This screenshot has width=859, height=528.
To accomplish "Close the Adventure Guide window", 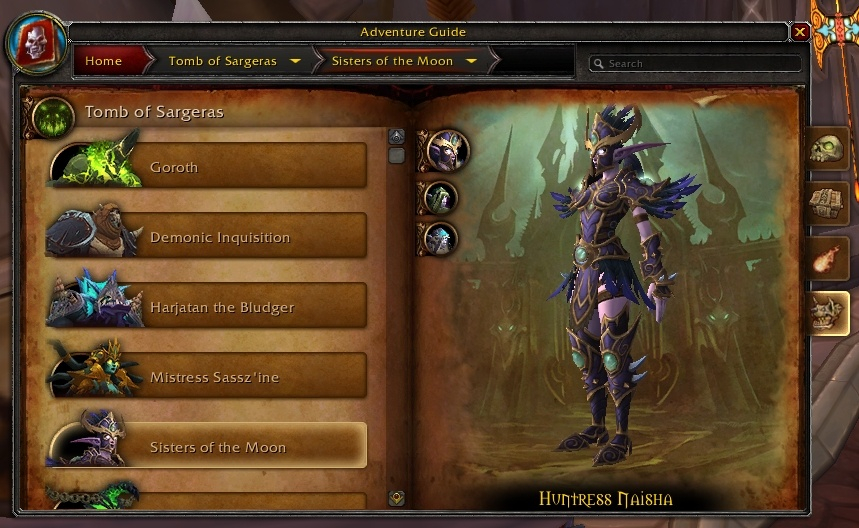I will [799, 32].
